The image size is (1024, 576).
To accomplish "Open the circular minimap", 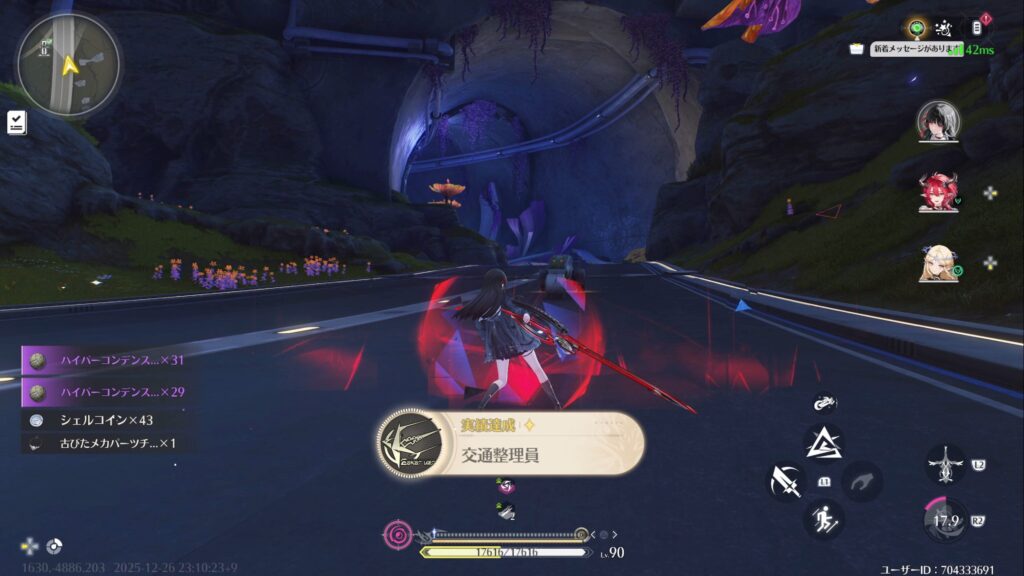I will click(68, 65).
